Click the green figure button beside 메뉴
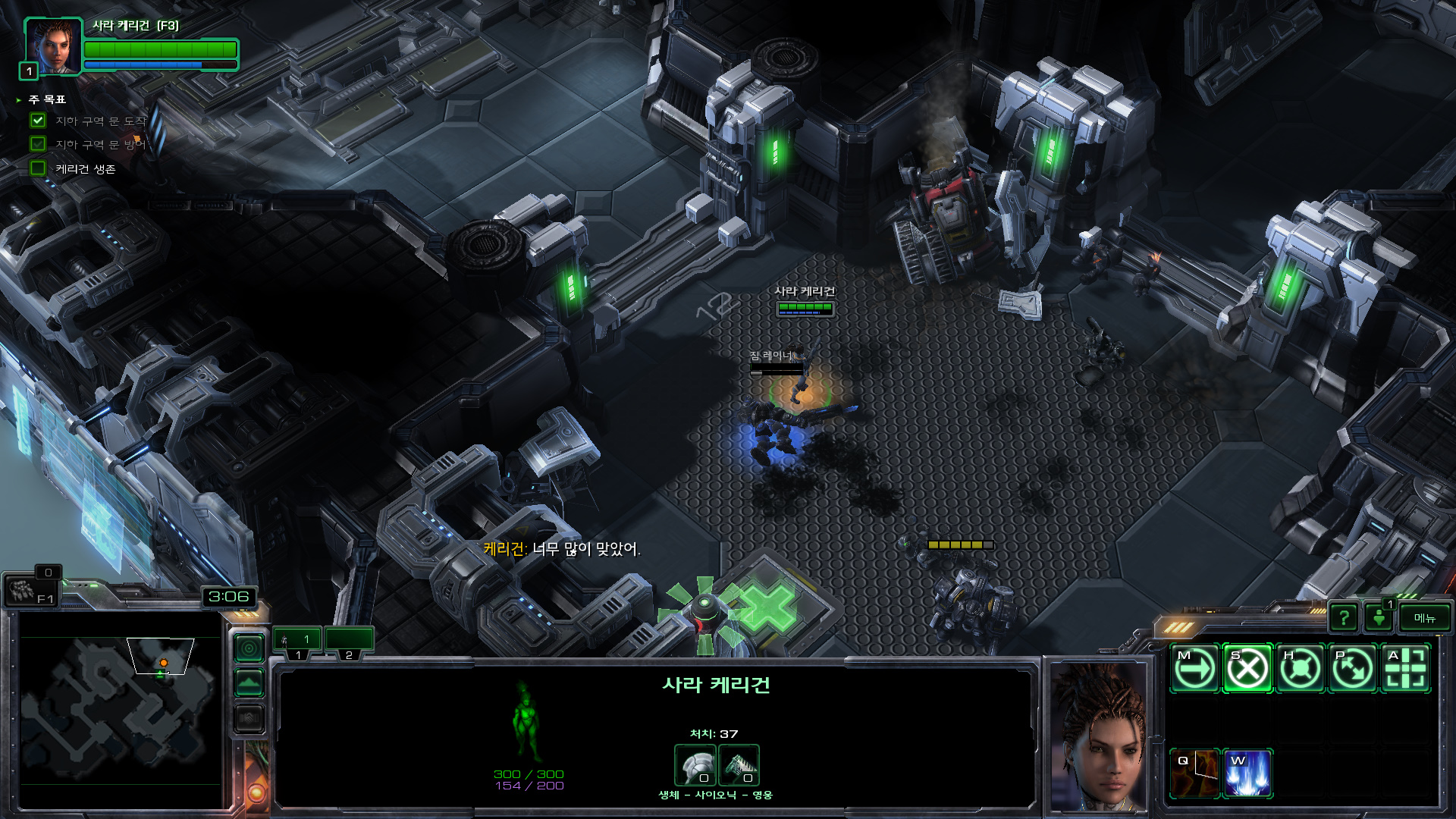The width and height of the screenshot is (1456, 819). click(1379, 618)
